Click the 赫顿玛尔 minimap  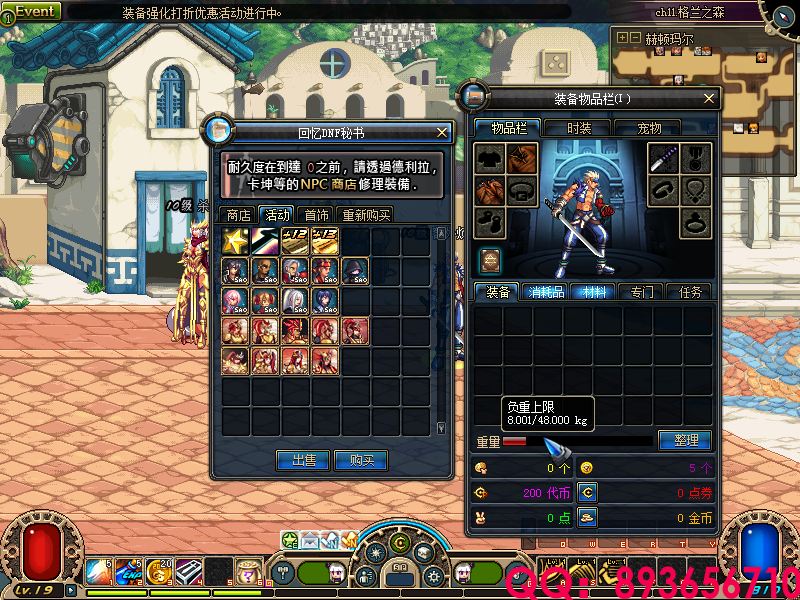click(x=705, y=85)
